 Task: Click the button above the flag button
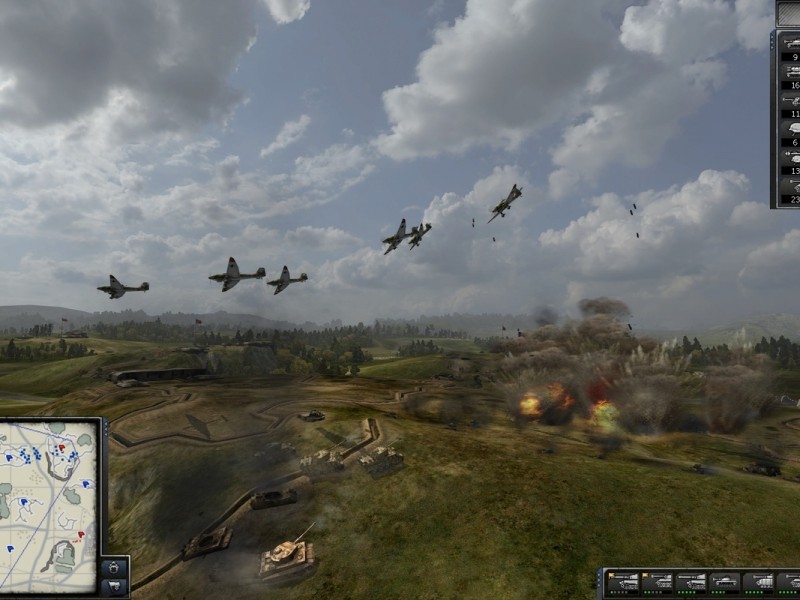(113, 566)
